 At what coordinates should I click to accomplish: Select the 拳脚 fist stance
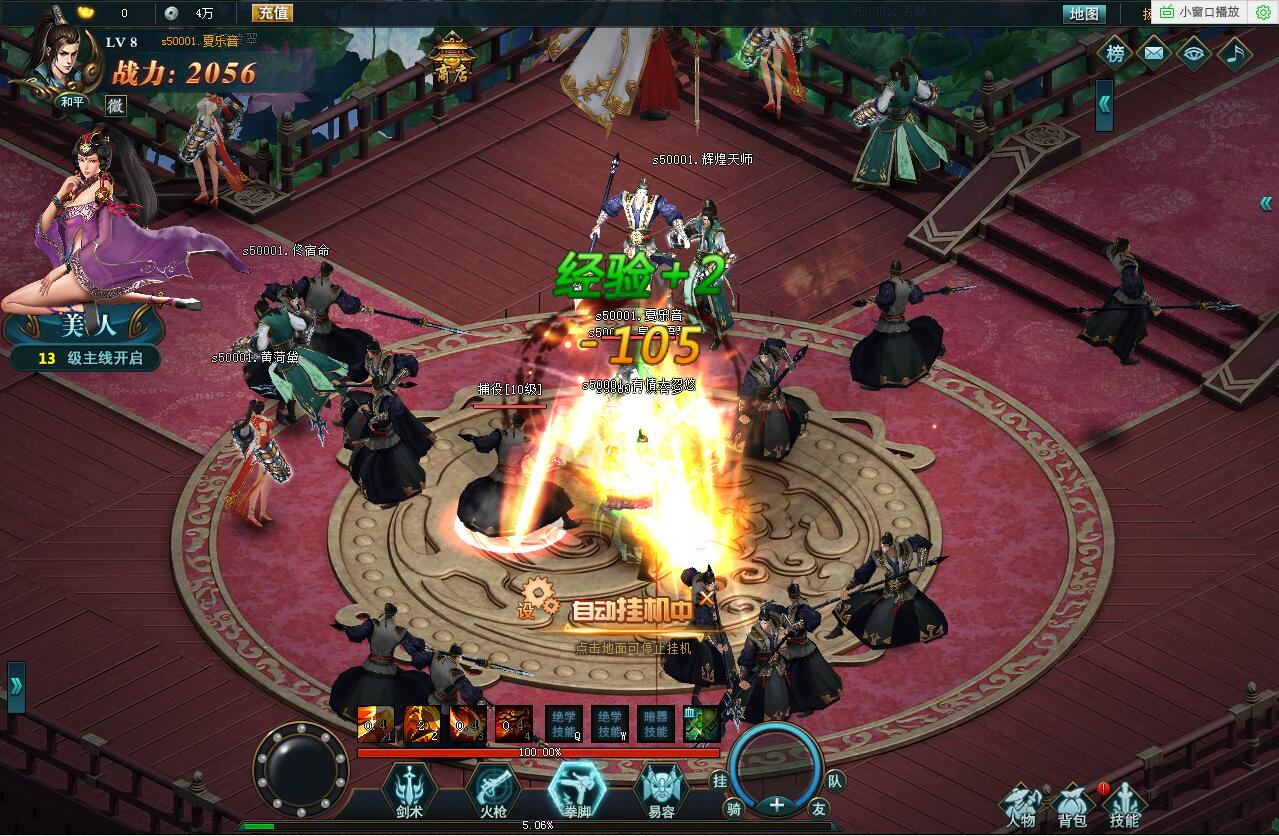click(x=578, y=791)
